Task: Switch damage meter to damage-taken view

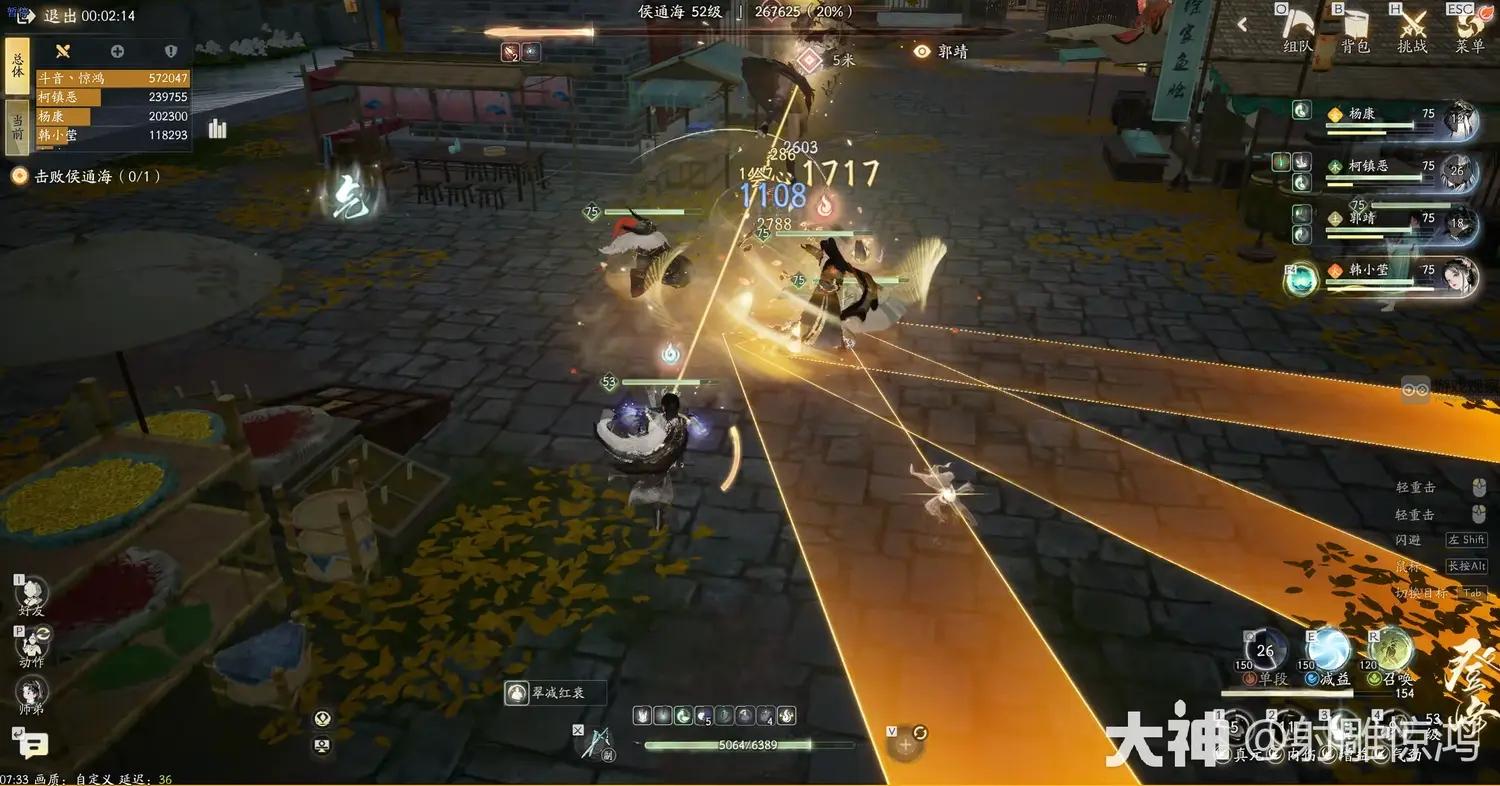Action: (170, 50)
